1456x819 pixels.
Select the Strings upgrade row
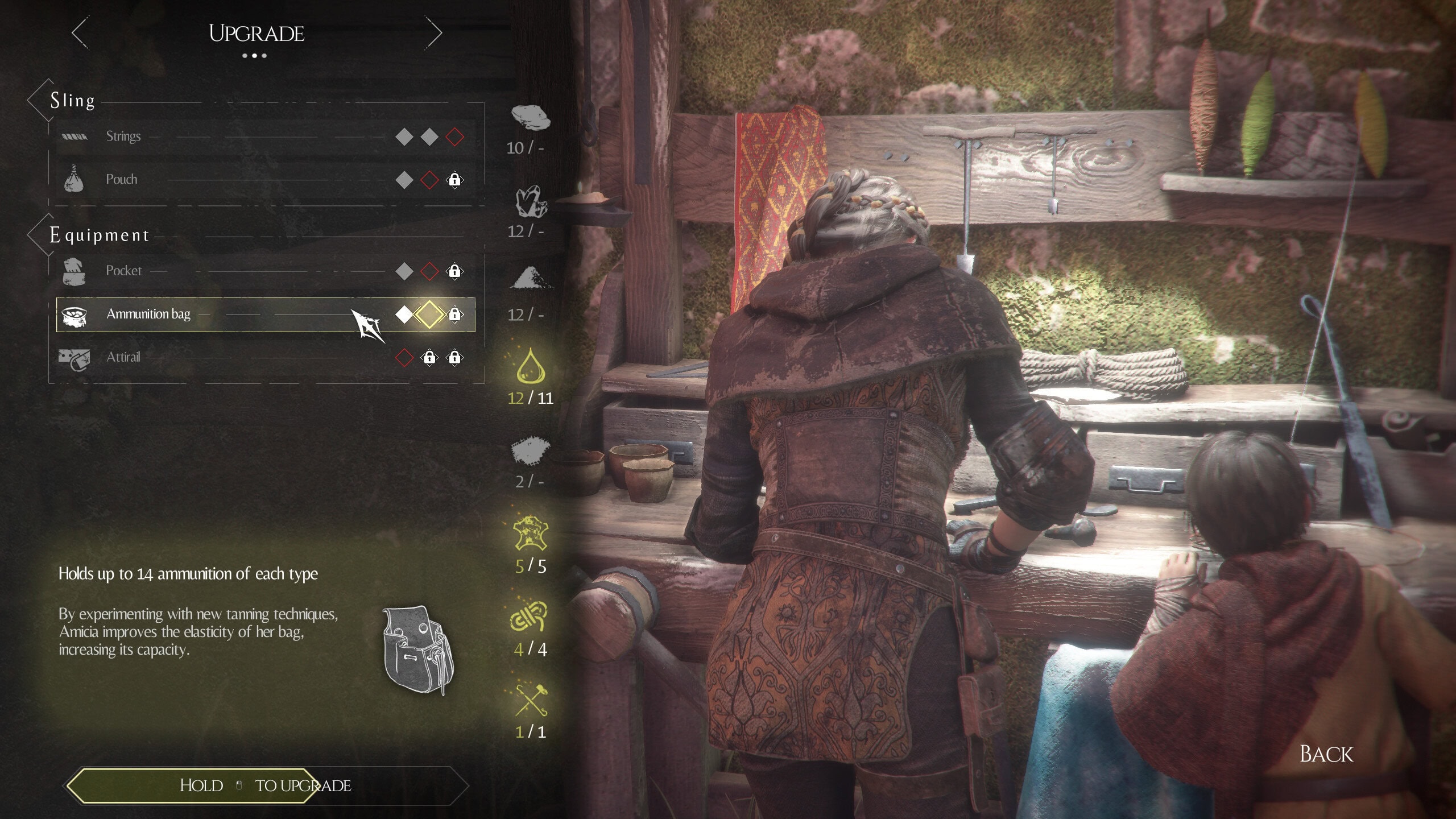(265, 136)
